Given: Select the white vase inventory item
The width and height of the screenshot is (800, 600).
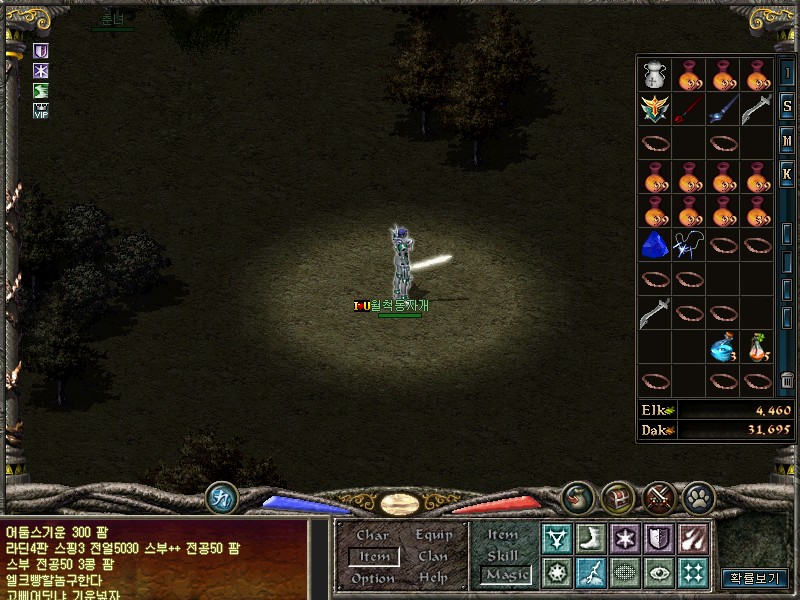Looking at the screenshot, I should tap(655, 75).
